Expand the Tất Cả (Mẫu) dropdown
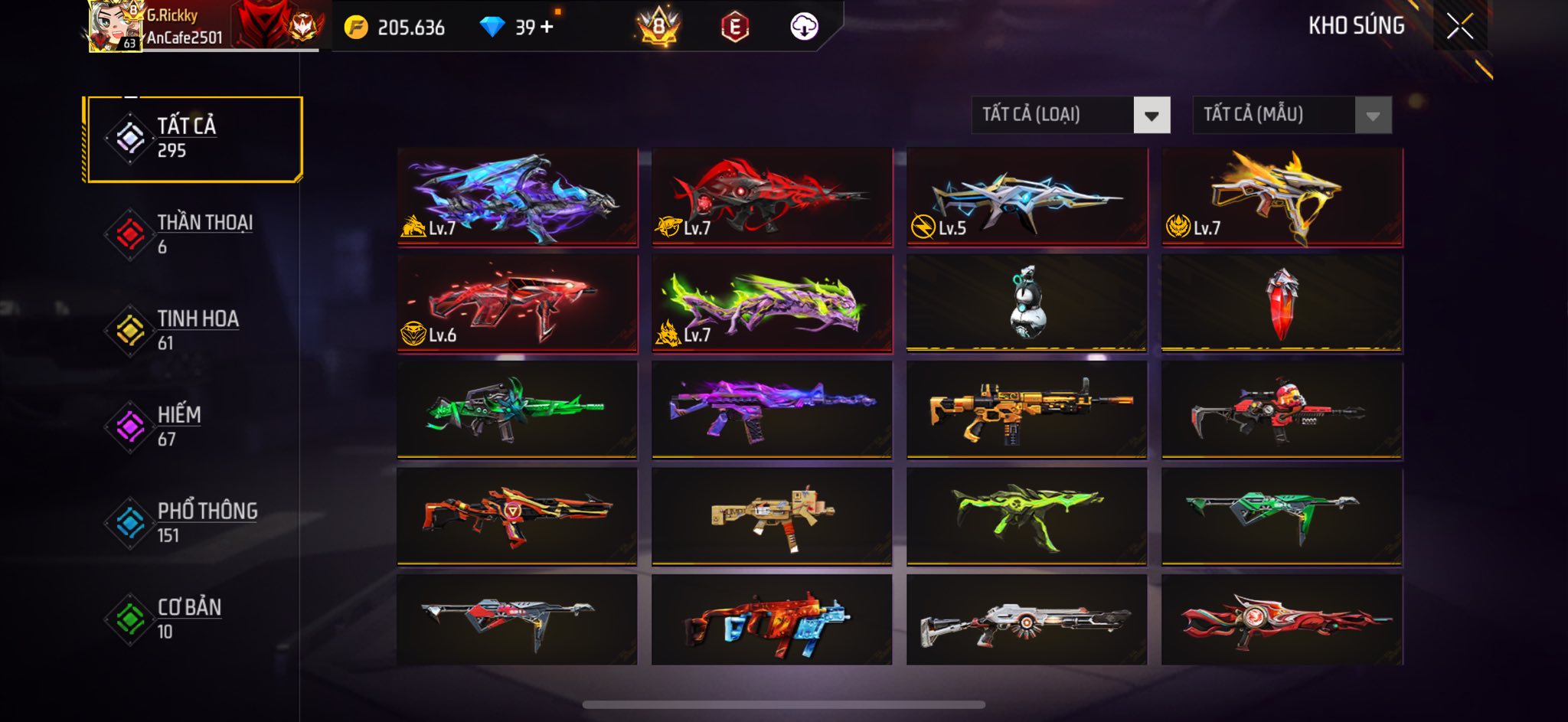The width and height of the screenshot is (1568, 722). 1292,116
